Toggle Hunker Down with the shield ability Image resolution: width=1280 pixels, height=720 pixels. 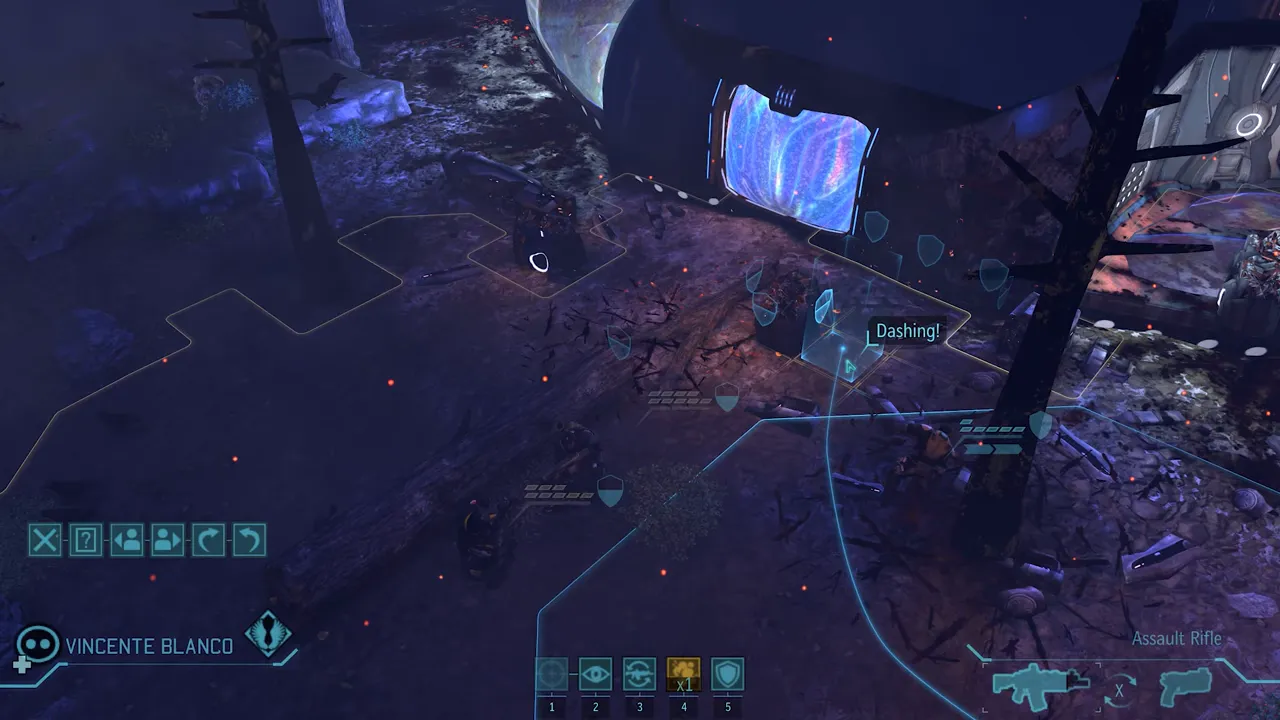[x=726, y=675]
